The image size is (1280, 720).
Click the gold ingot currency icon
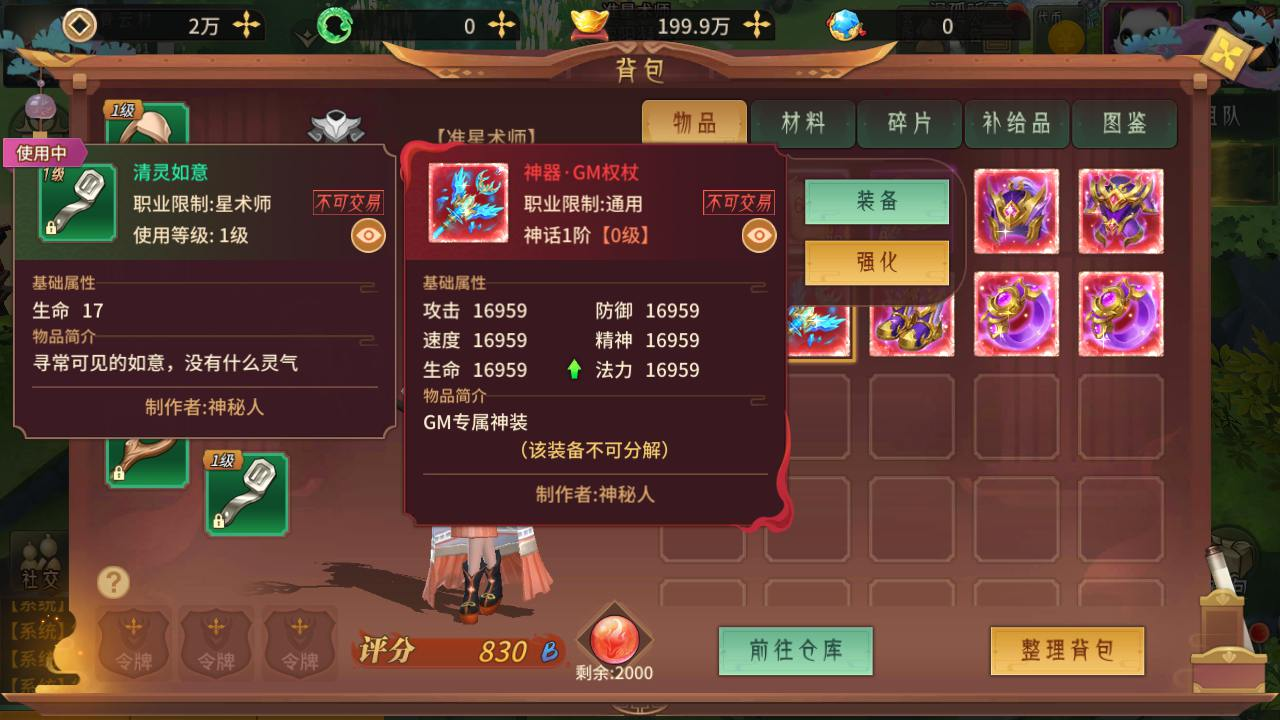click(x=590, y=26)
